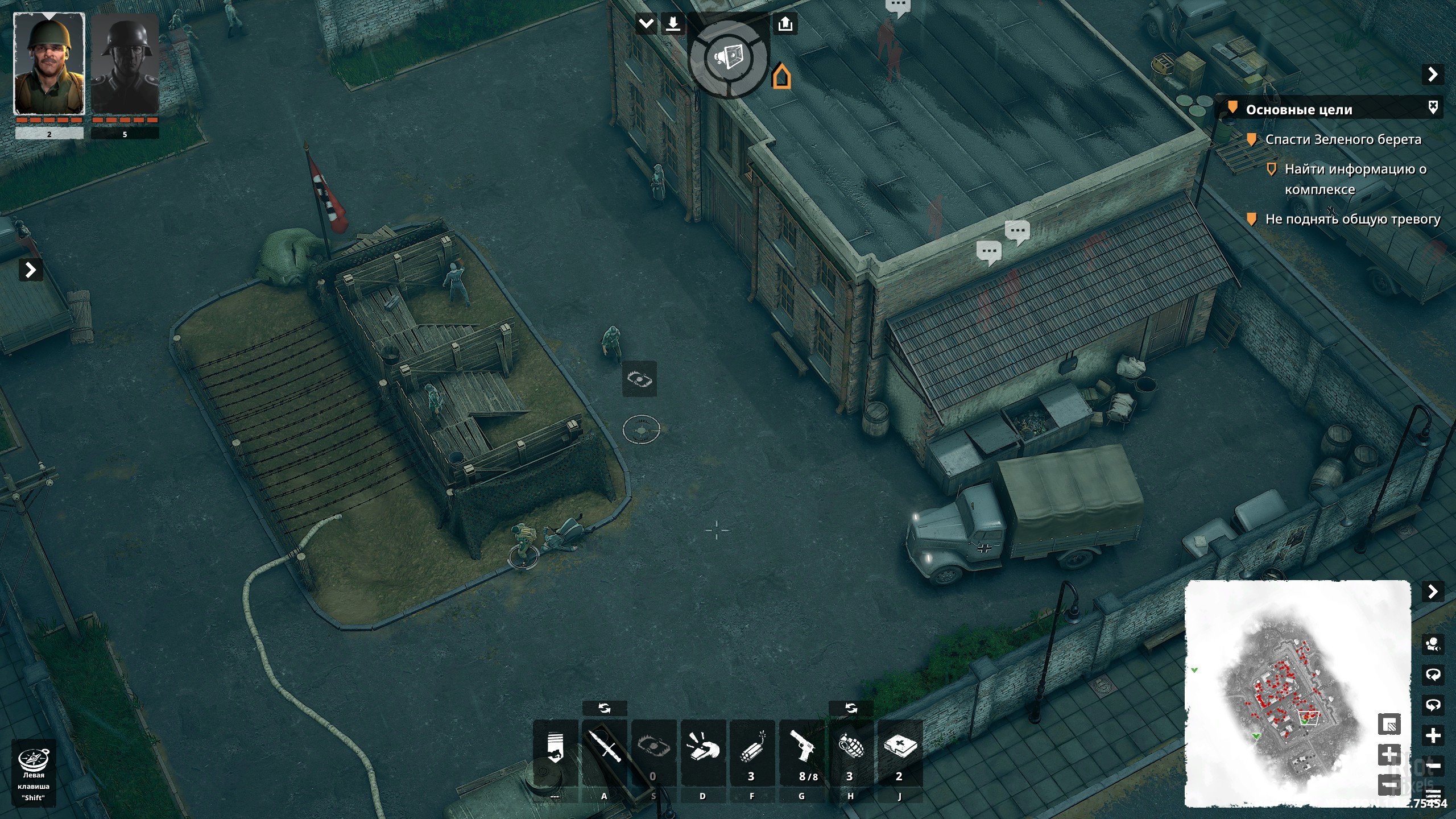Collapse the minimap with its arrow
1456x819 pixels.
(1433, 591)
